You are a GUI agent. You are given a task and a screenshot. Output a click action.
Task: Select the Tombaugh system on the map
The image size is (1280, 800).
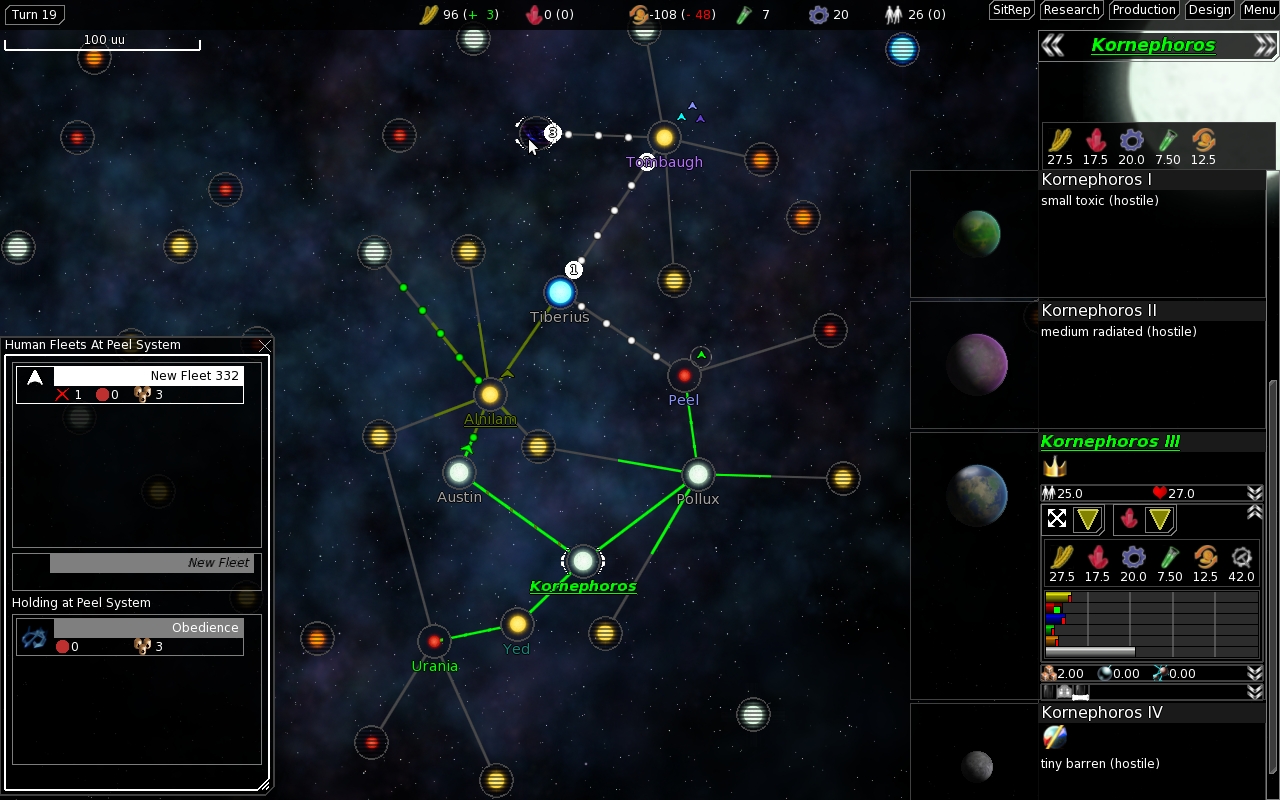tap(664, 137)
